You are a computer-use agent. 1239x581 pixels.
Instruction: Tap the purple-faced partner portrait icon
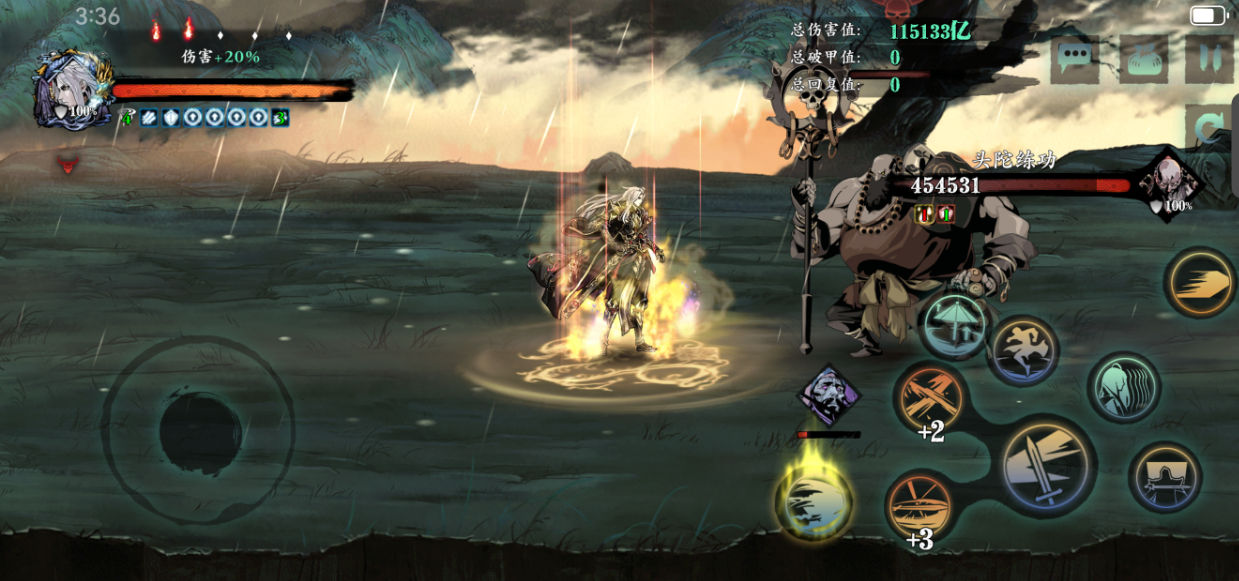[x=828, y=394]
